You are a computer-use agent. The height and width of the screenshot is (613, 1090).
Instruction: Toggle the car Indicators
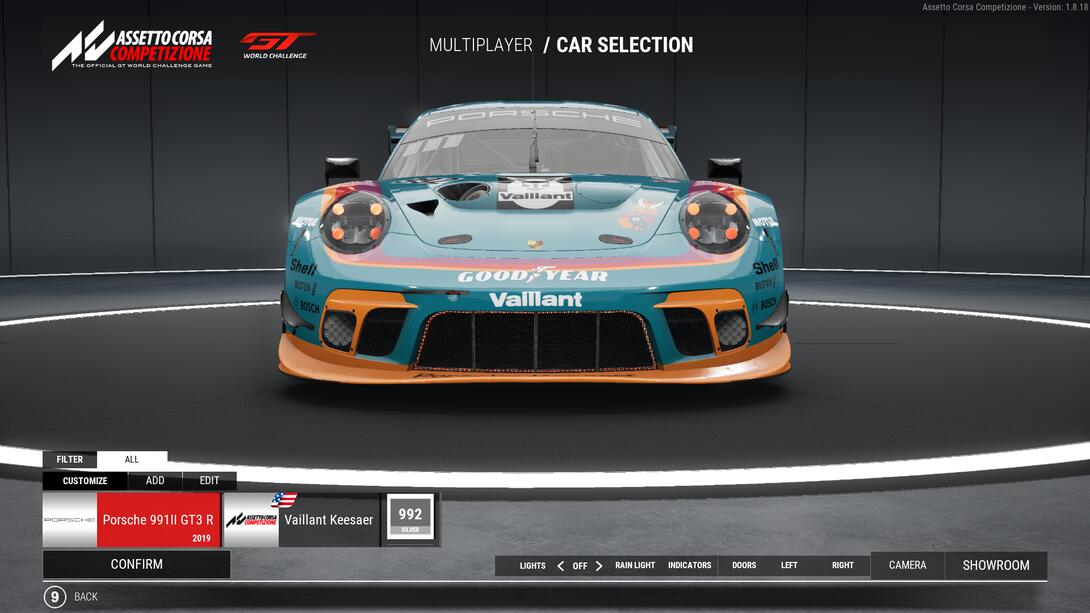coord(690,566)
